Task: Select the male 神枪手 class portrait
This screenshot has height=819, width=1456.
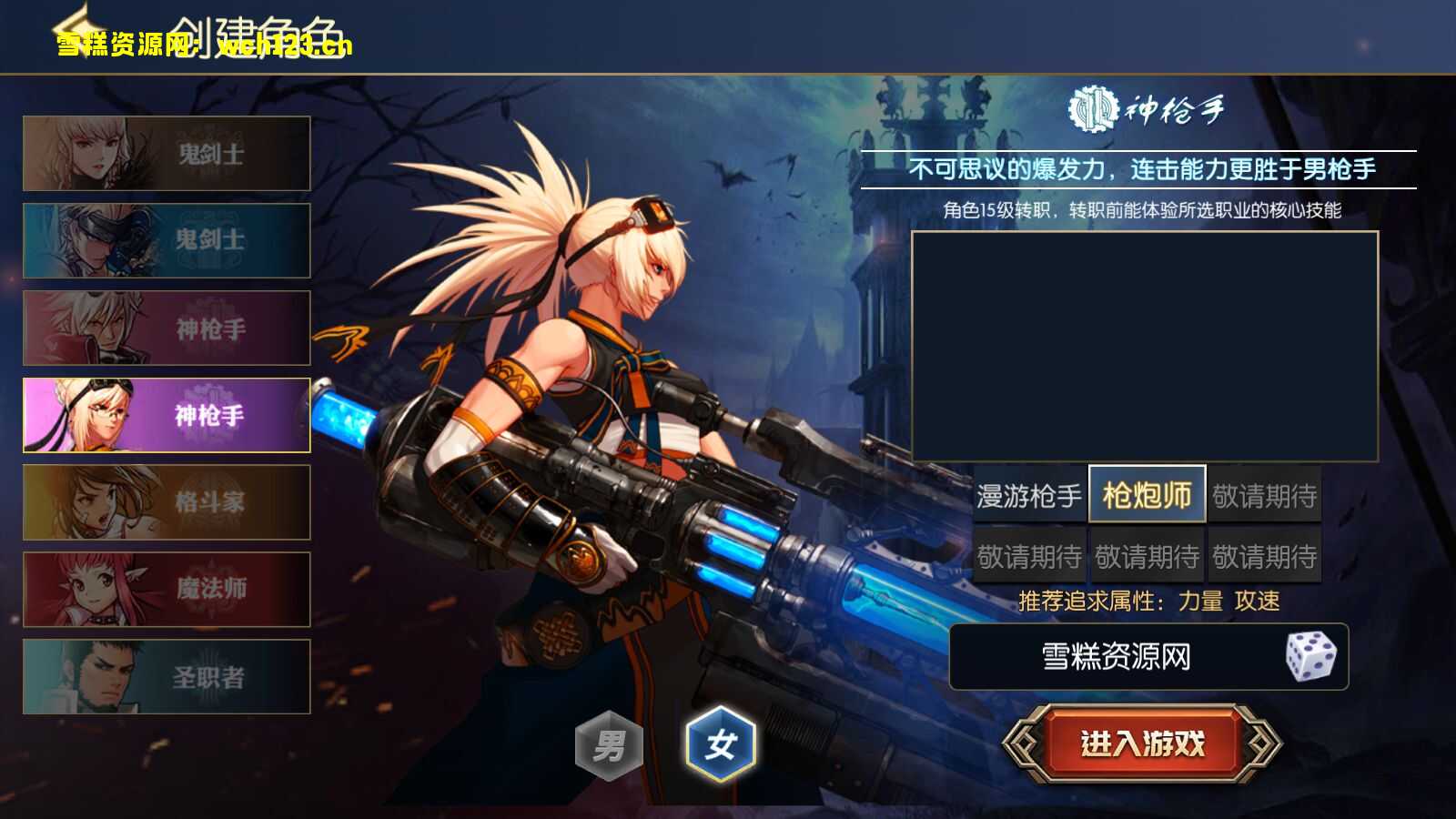Action: [x=167, y=329]
